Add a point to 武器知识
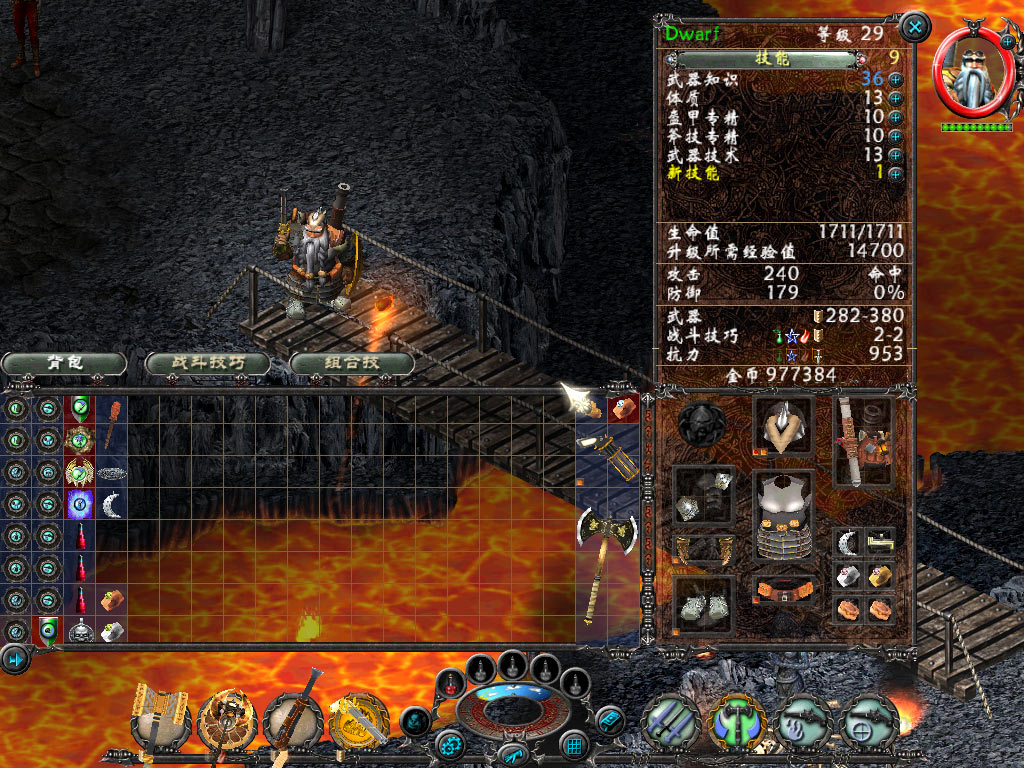Viewport: 1024px width, 768px height. pos(895,80)
